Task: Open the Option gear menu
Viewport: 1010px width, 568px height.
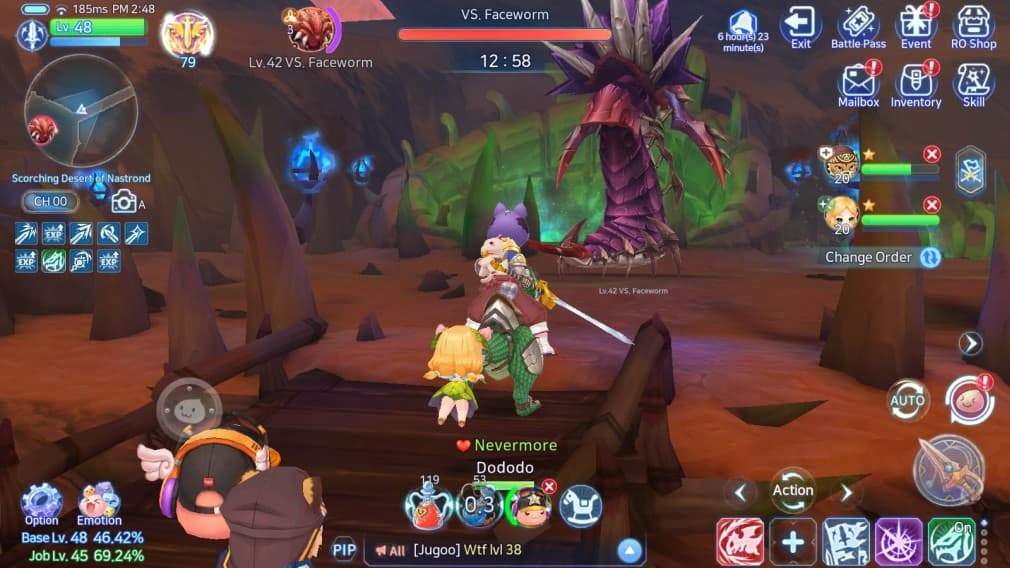Action: (x=41, y=502)
